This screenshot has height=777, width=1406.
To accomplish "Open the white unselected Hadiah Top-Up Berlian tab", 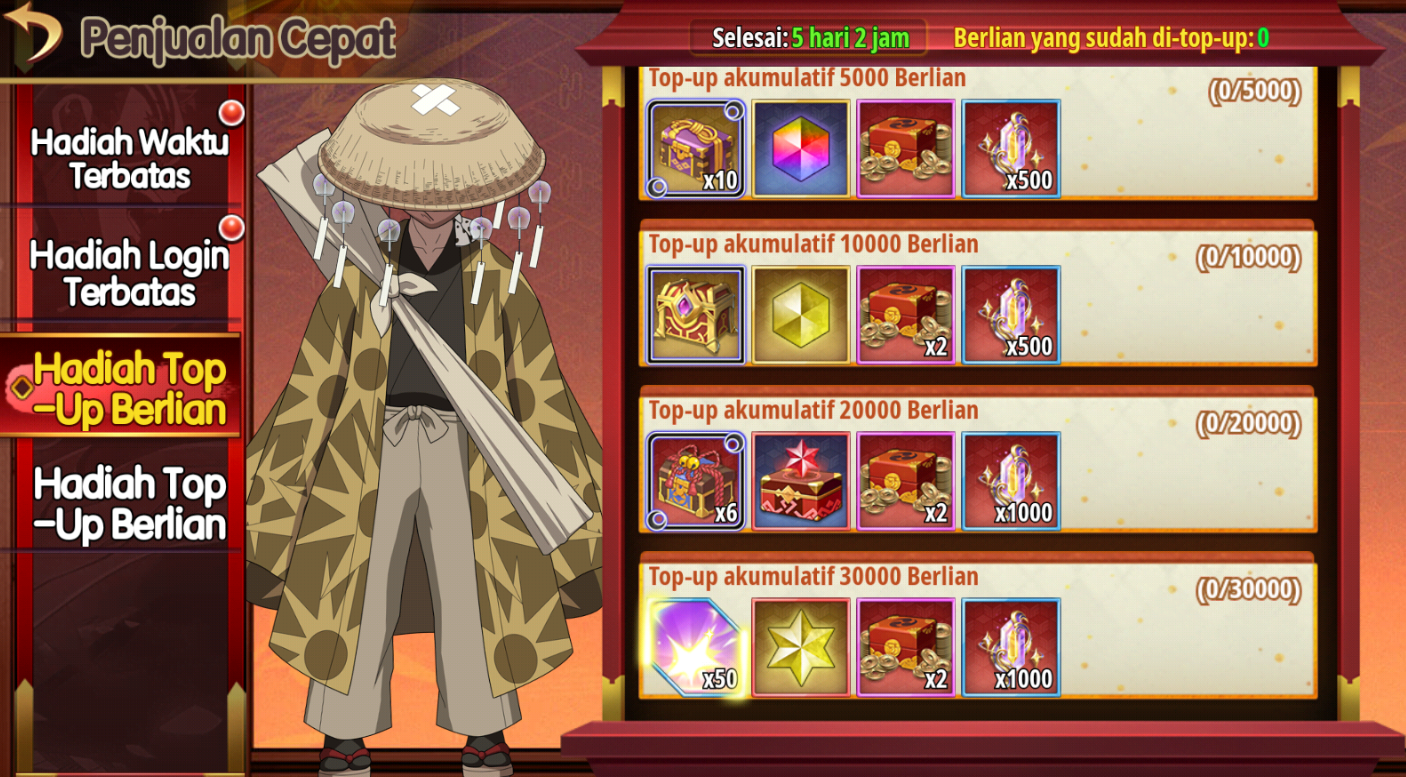I will tap(129, 504).
